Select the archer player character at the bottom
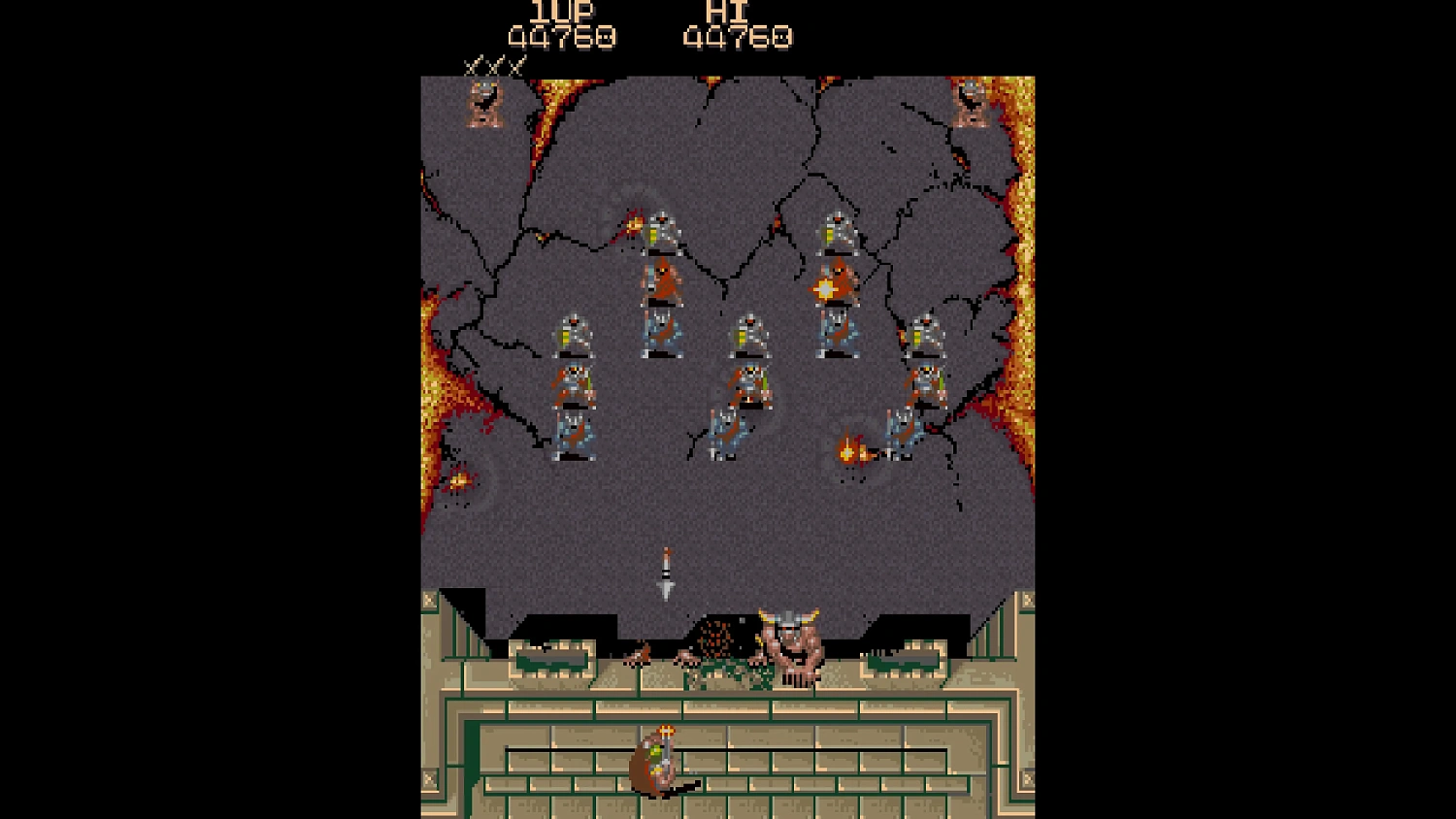1456x819 pixels. [x=655, y=762]
